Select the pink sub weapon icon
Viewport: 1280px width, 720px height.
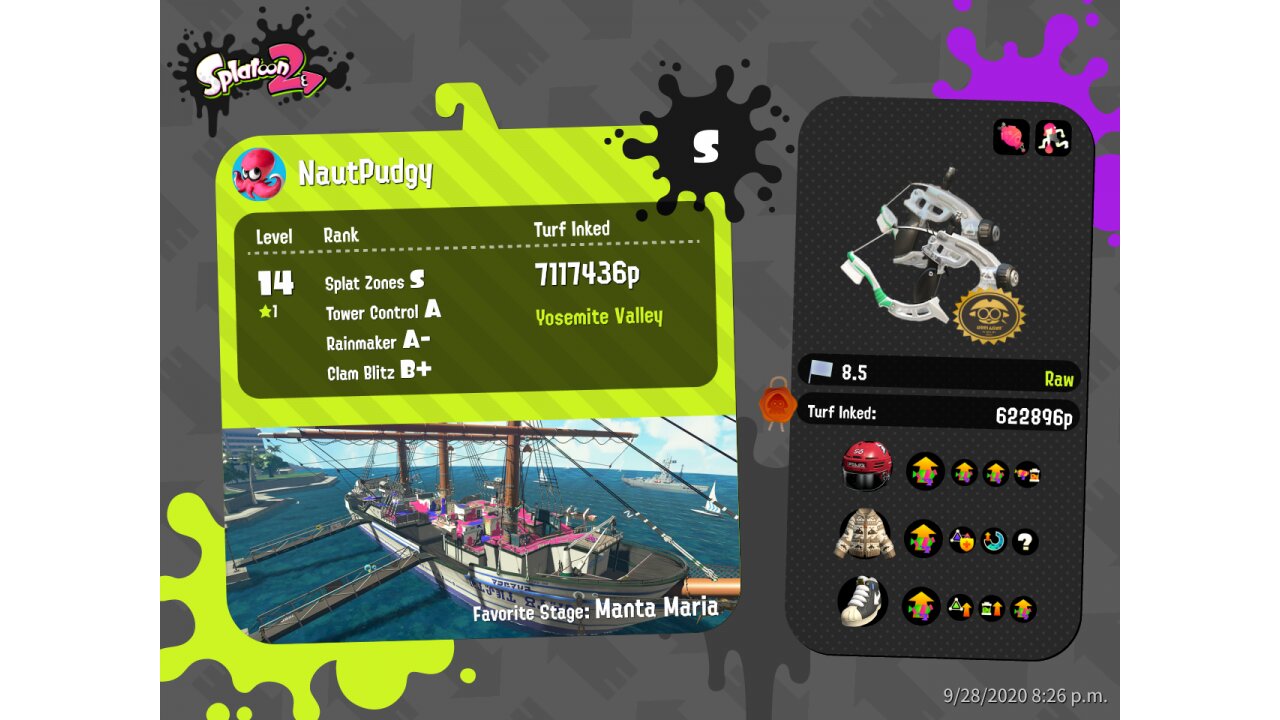(1011, 137)
